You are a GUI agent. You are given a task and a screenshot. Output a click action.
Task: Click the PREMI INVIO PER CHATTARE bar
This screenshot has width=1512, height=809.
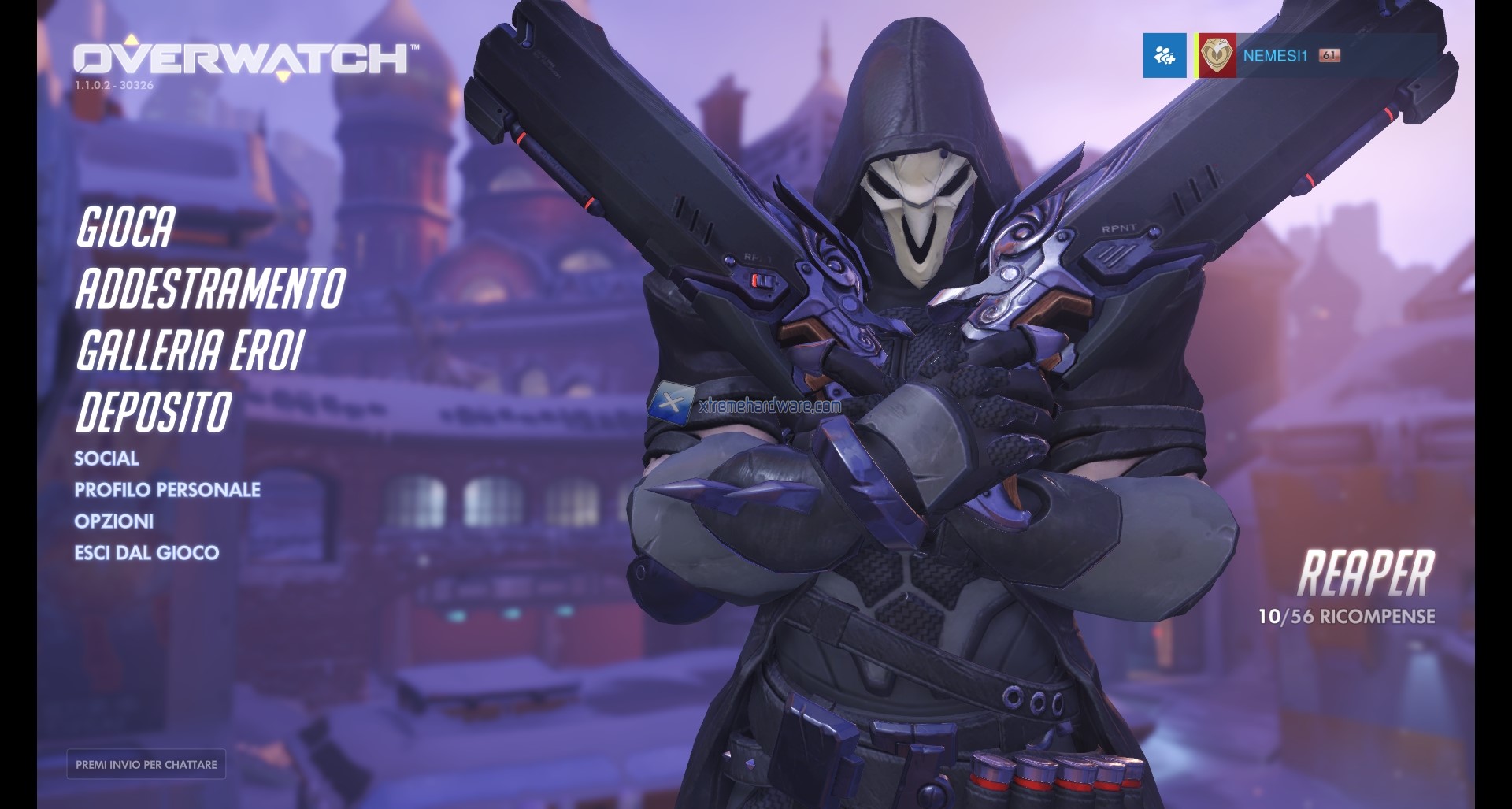coord(146,763)
